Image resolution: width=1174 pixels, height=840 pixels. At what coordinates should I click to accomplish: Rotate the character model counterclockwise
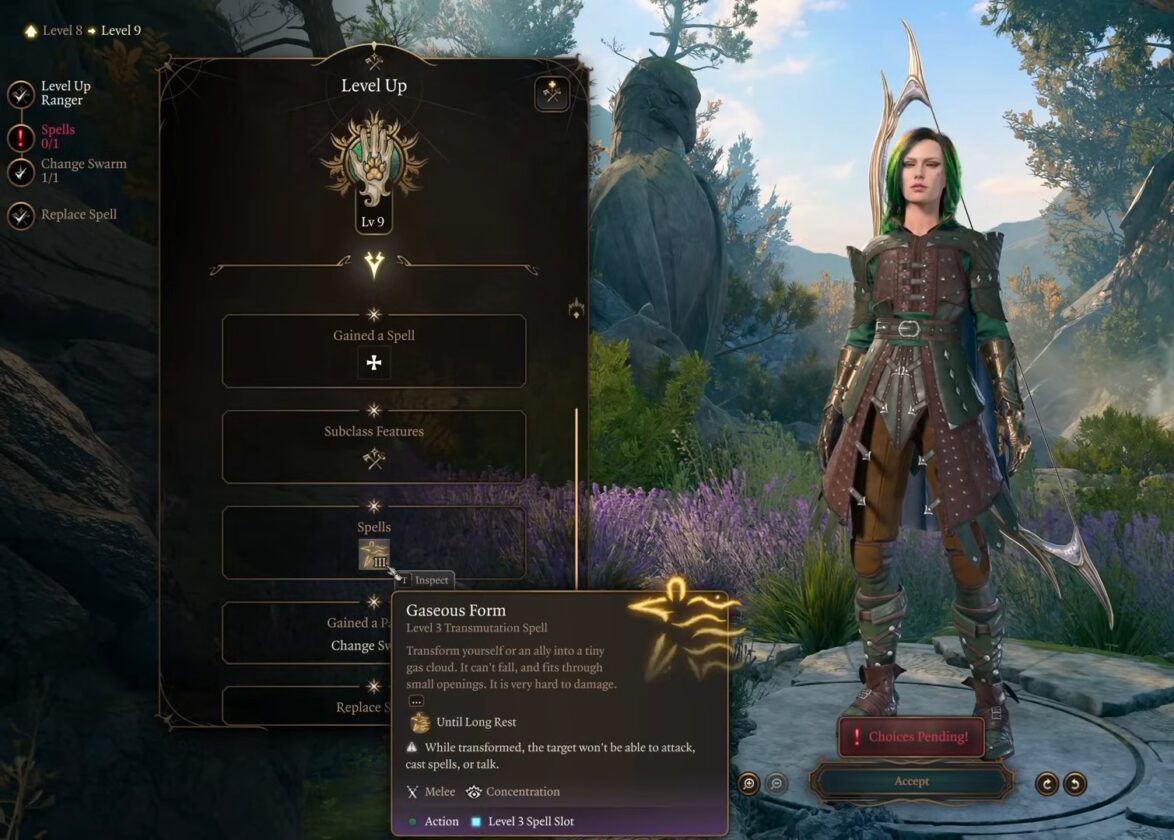click(1075, 783)
